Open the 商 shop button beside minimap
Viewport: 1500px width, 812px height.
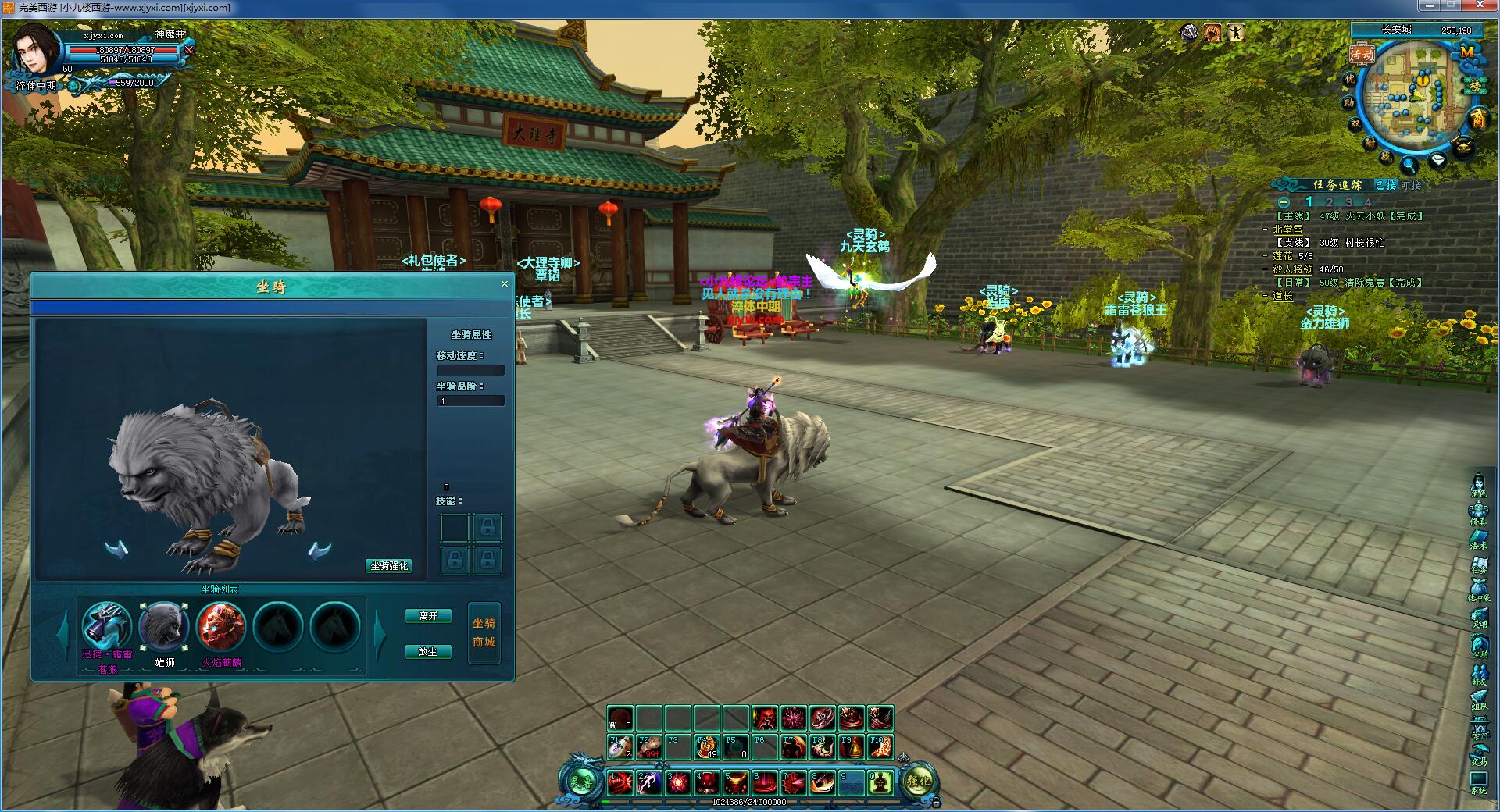pos(1478,119)
